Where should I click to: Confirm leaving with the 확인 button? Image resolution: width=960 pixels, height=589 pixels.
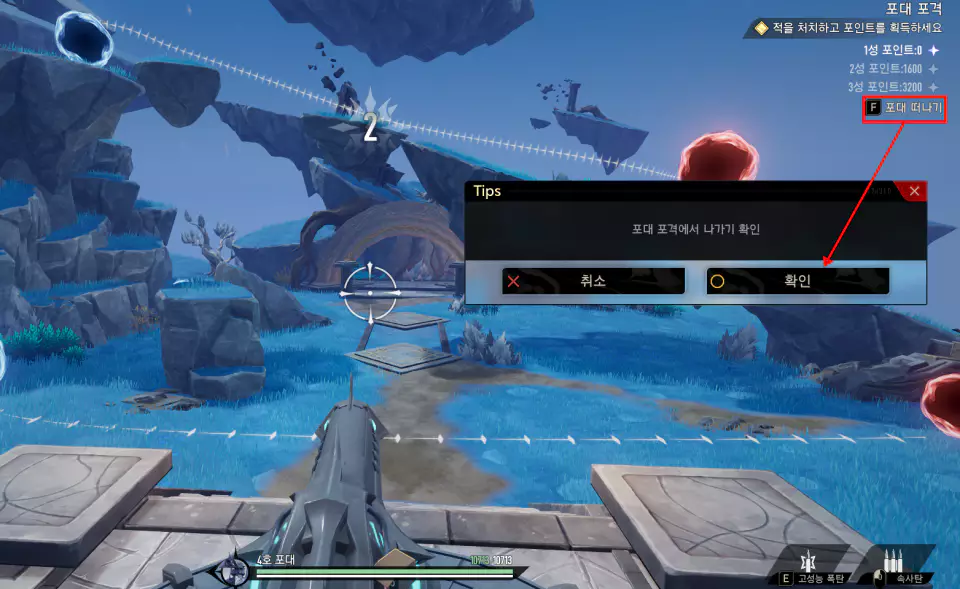tap(797, 281)
